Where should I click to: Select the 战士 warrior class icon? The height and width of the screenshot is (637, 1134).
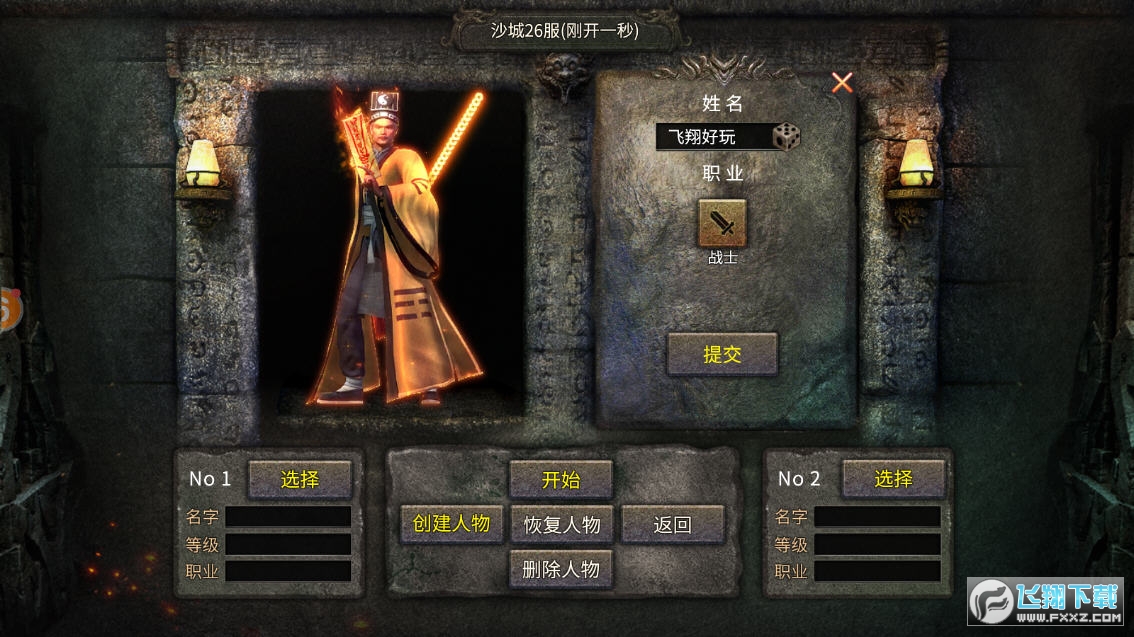click(x=721, y=223)
